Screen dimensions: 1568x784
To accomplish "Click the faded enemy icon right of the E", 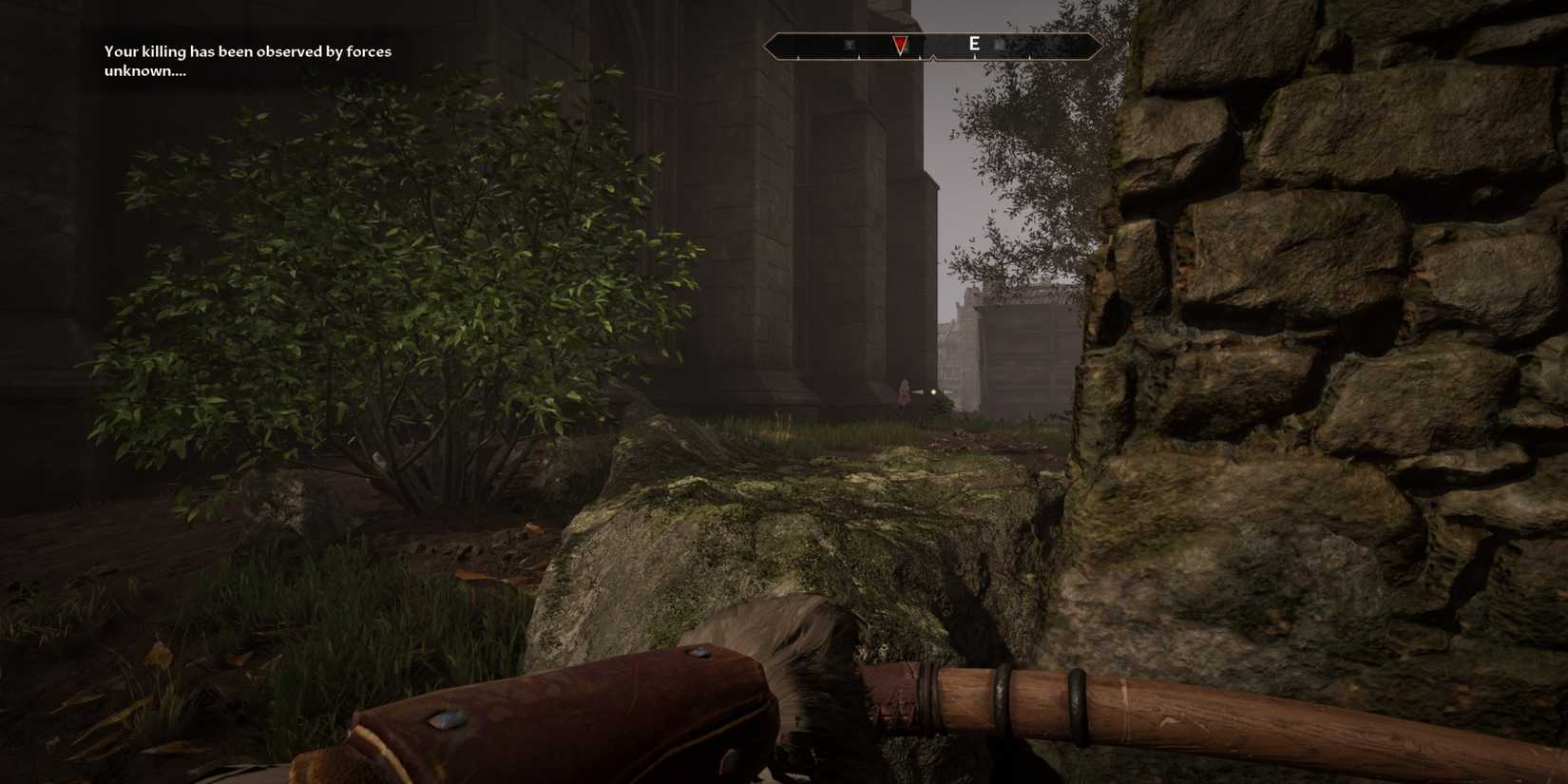I will click(x=999, y=44).
